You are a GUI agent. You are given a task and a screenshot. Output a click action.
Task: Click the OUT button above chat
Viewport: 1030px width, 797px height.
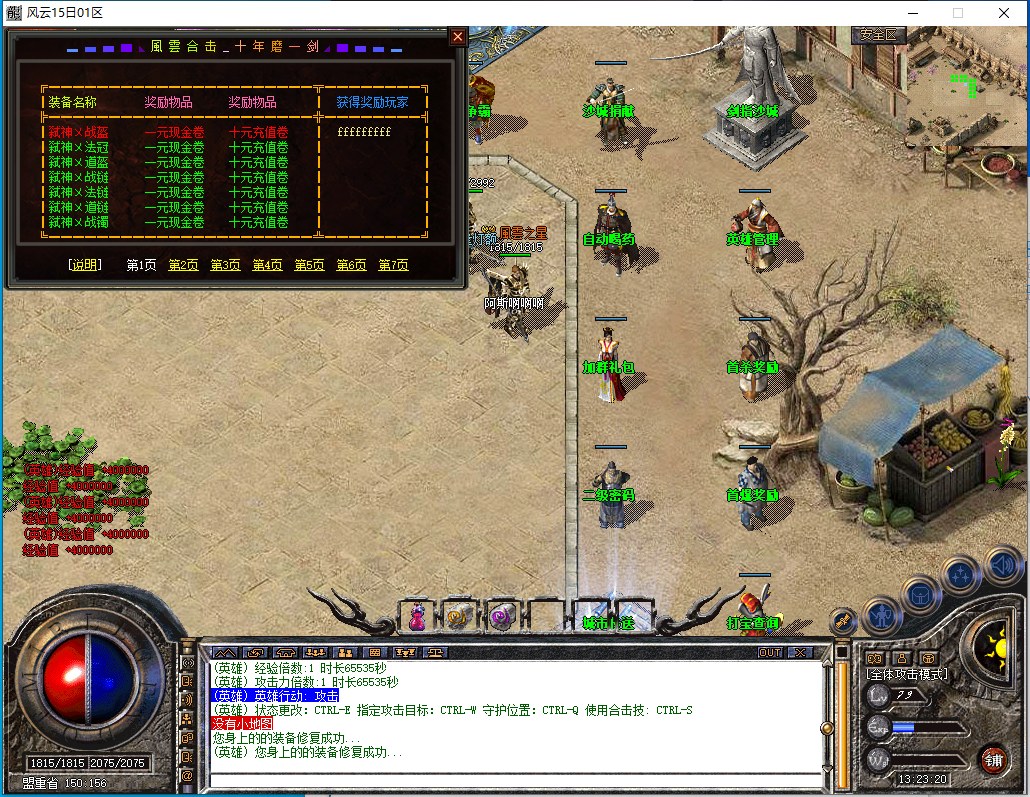(770, 652)
